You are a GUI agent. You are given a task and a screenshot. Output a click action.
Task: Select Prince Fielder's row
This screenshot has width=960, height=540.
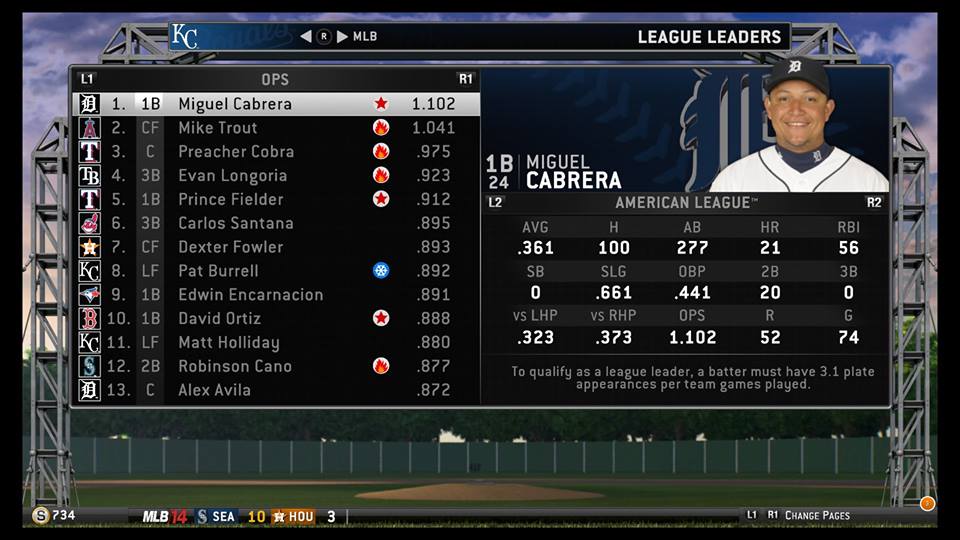point(231,199)
